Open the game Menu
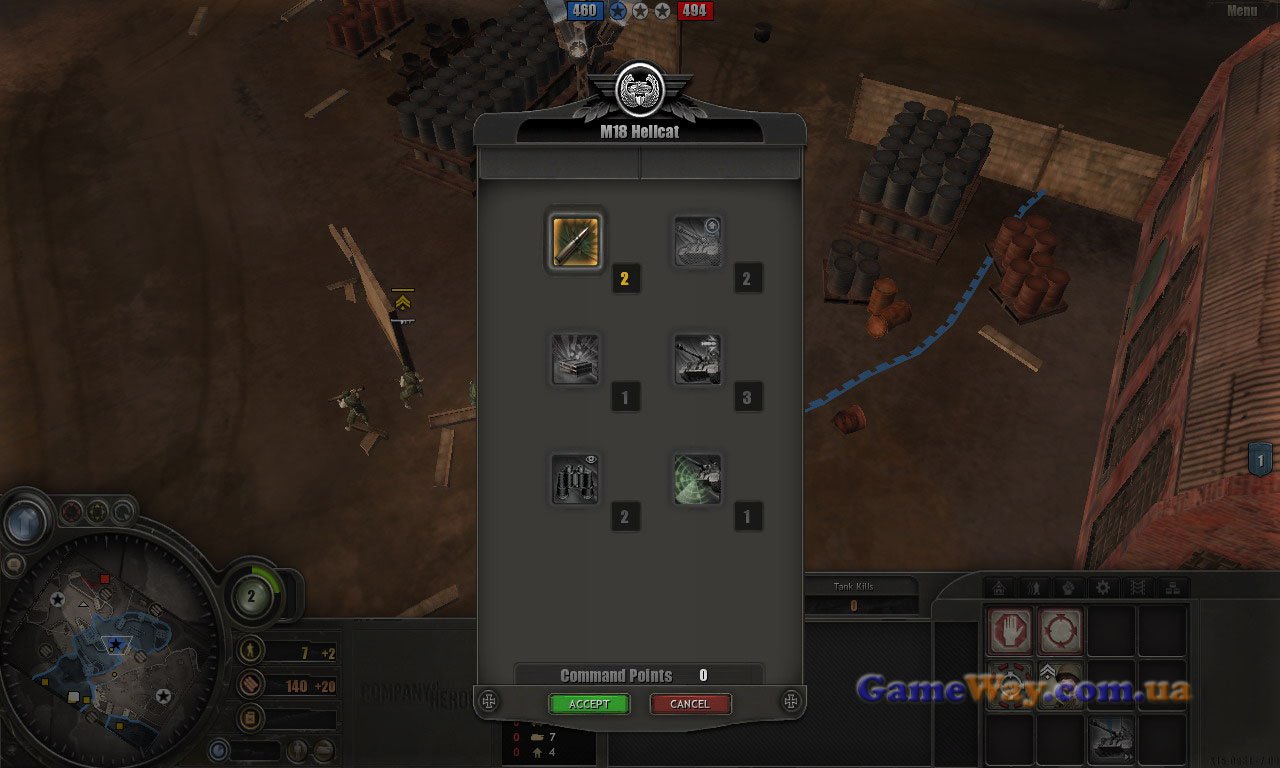1280x768 pixels. point(1241,11)
